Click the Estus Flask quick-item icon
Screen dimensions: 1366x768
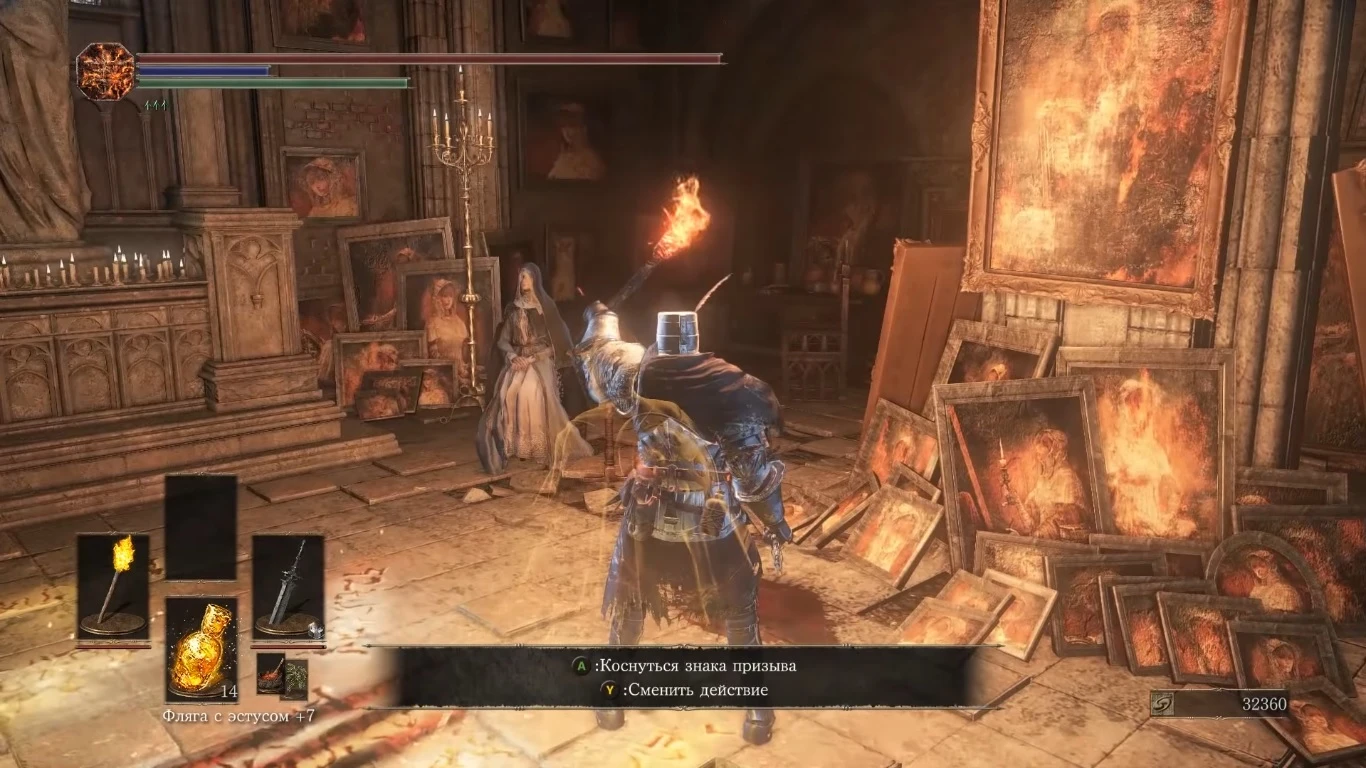203,648
